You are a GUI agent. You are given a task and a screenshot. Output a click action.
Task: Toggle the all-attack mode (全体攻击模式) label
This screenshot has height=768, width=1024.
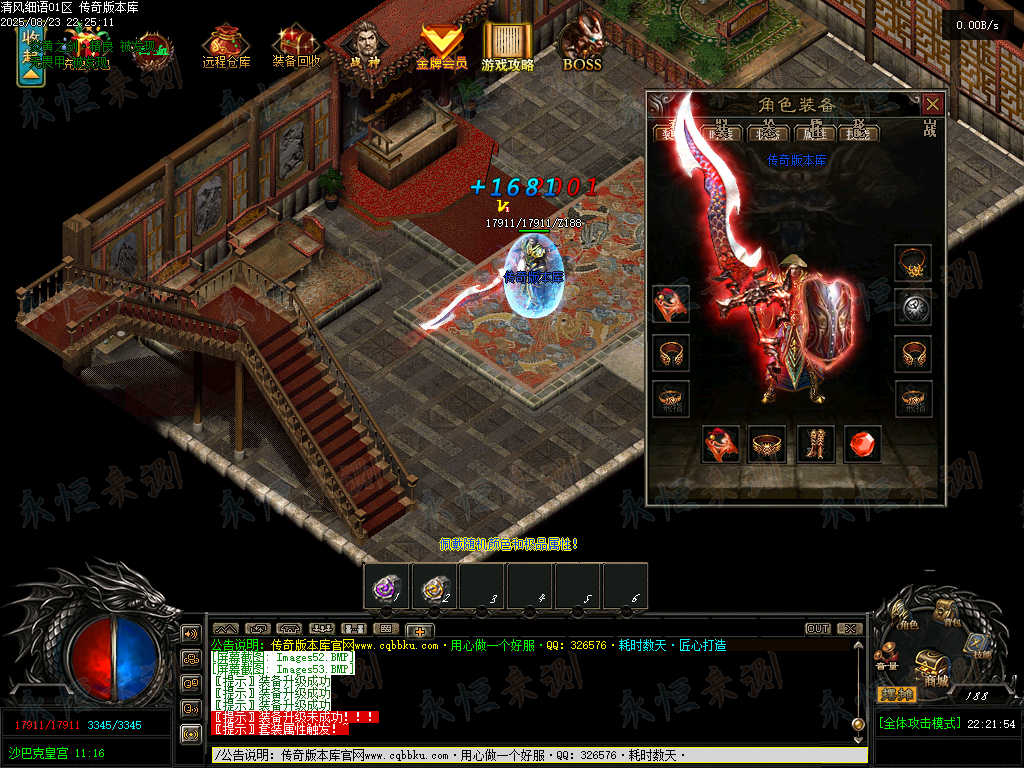[919, 723]
